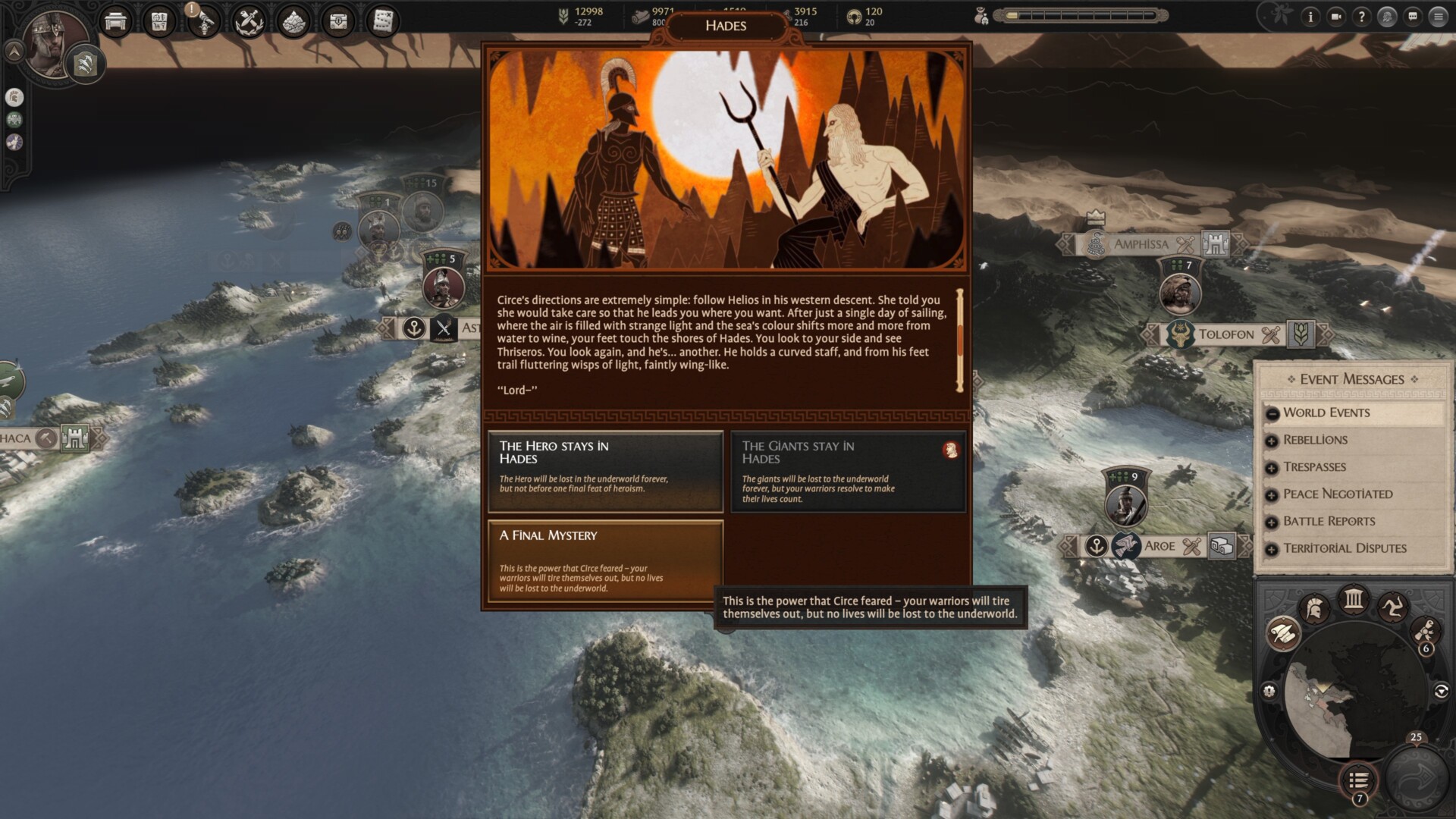Choose "The Hero Stays in Hades" option

click(605, 470)
